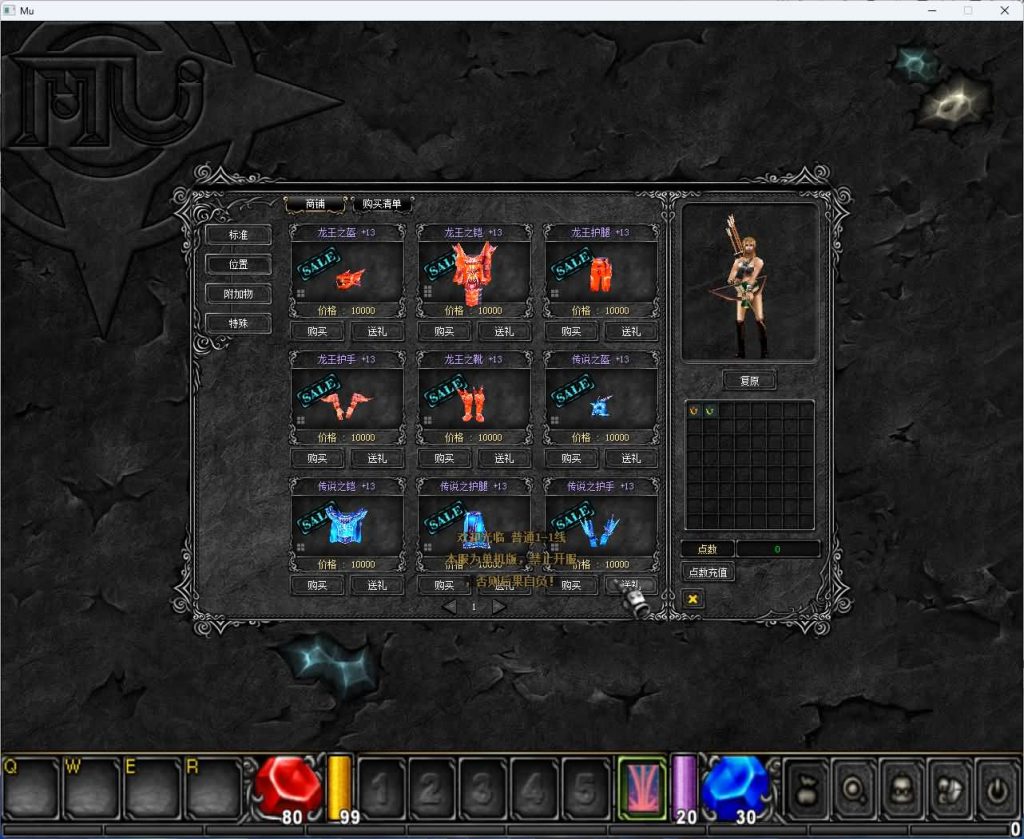Screen dimensions: 1024x839
Task: Buy the 龙王之盔 +13 helmet
Action: [x=317, y=332]
